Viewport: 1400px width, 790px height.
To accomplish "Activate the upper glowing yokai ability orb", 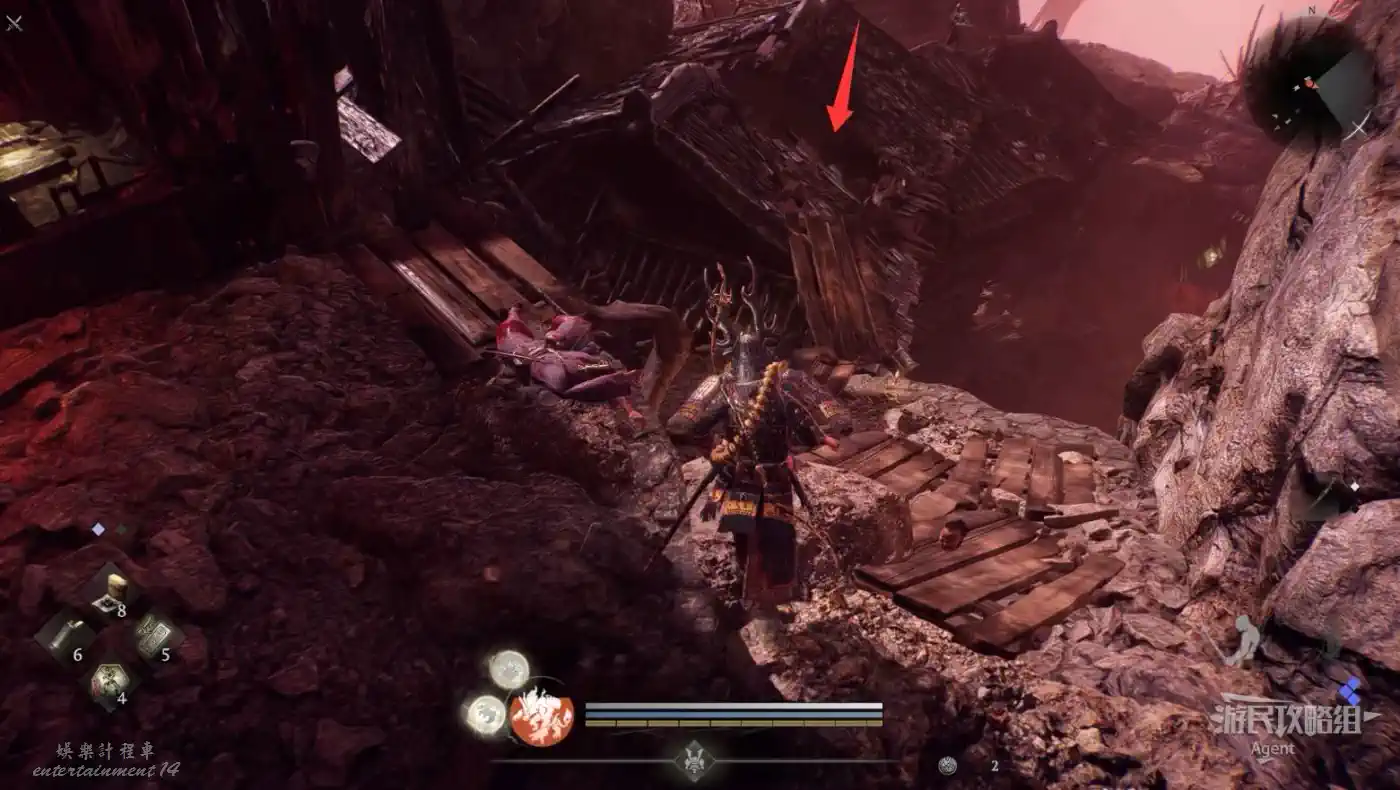I will point(509,668).
